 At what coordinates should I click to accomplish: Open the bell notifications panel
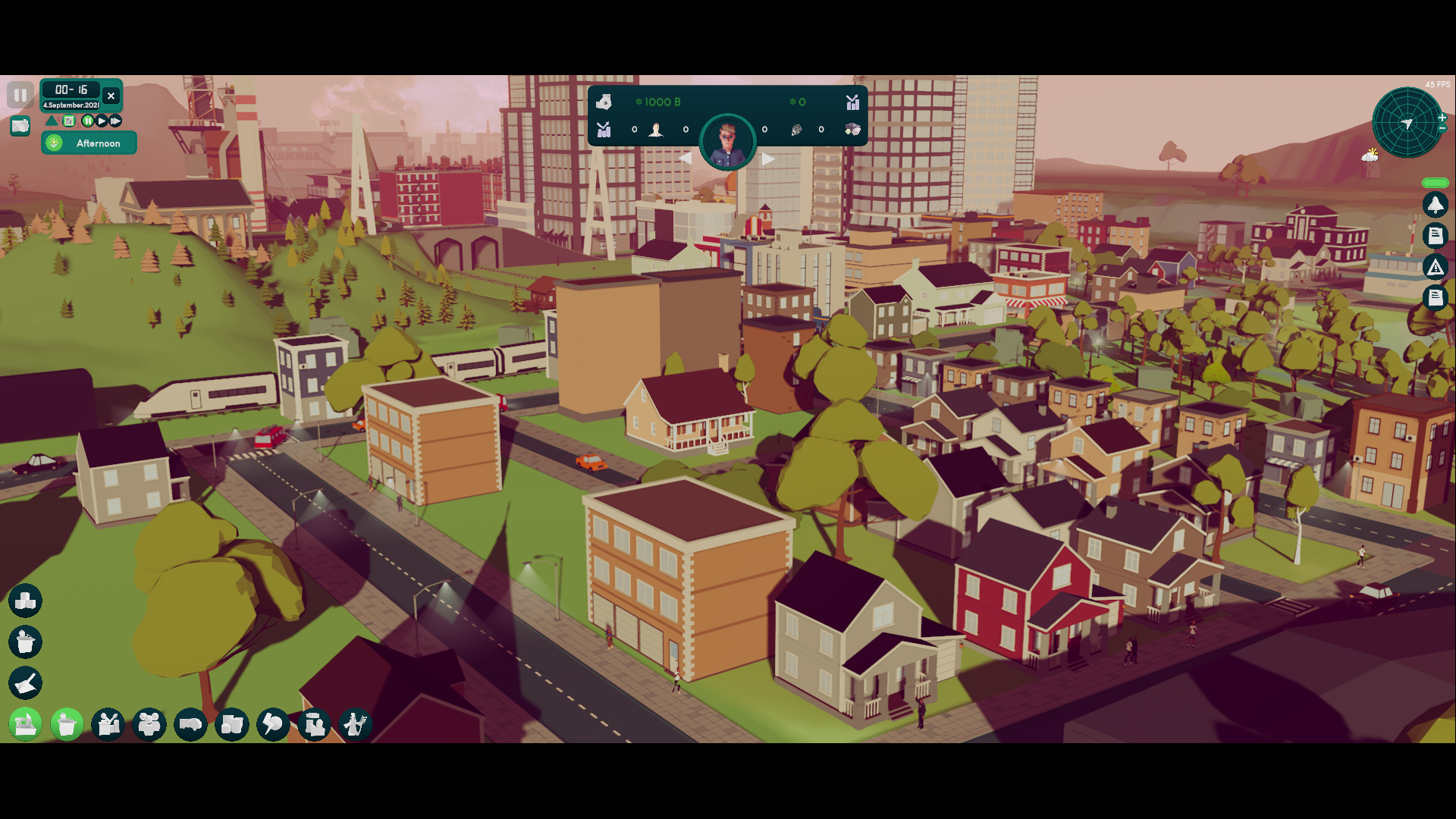[x=1435, y=205]
